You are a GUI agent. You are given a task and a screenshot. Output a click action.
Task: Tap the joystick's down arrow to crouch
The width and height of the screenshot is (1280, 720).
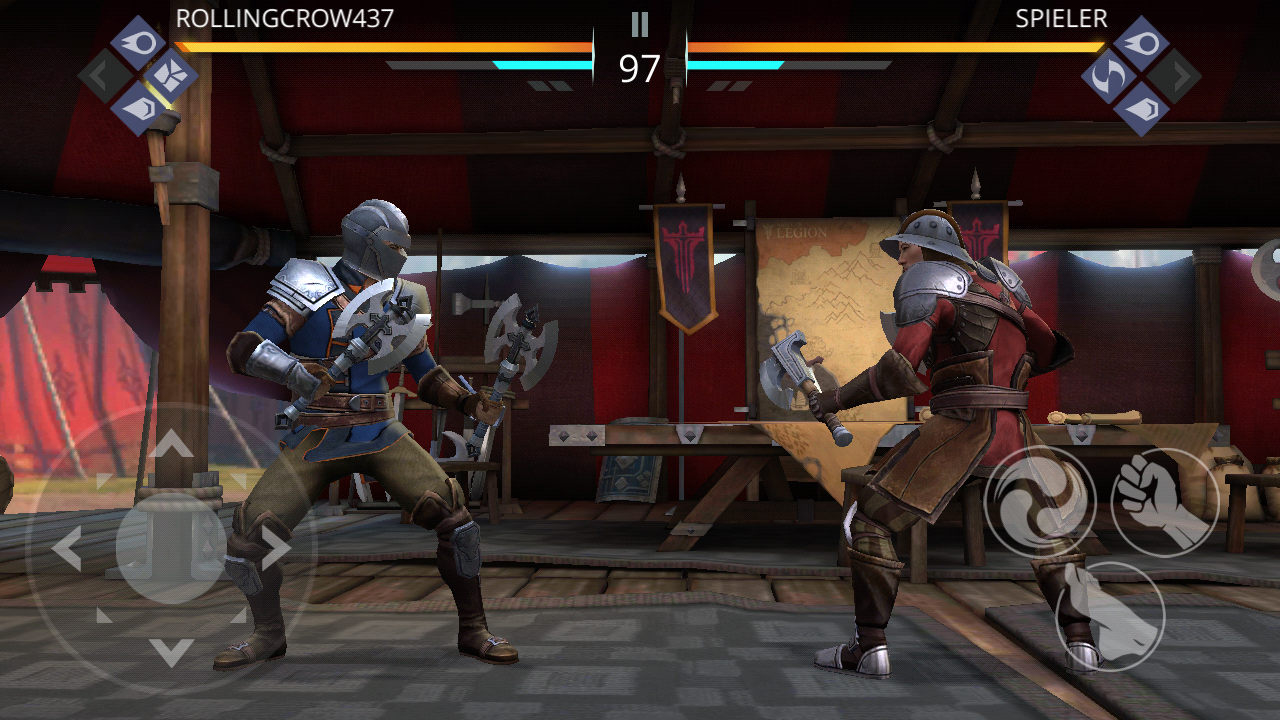pos(172,652)
